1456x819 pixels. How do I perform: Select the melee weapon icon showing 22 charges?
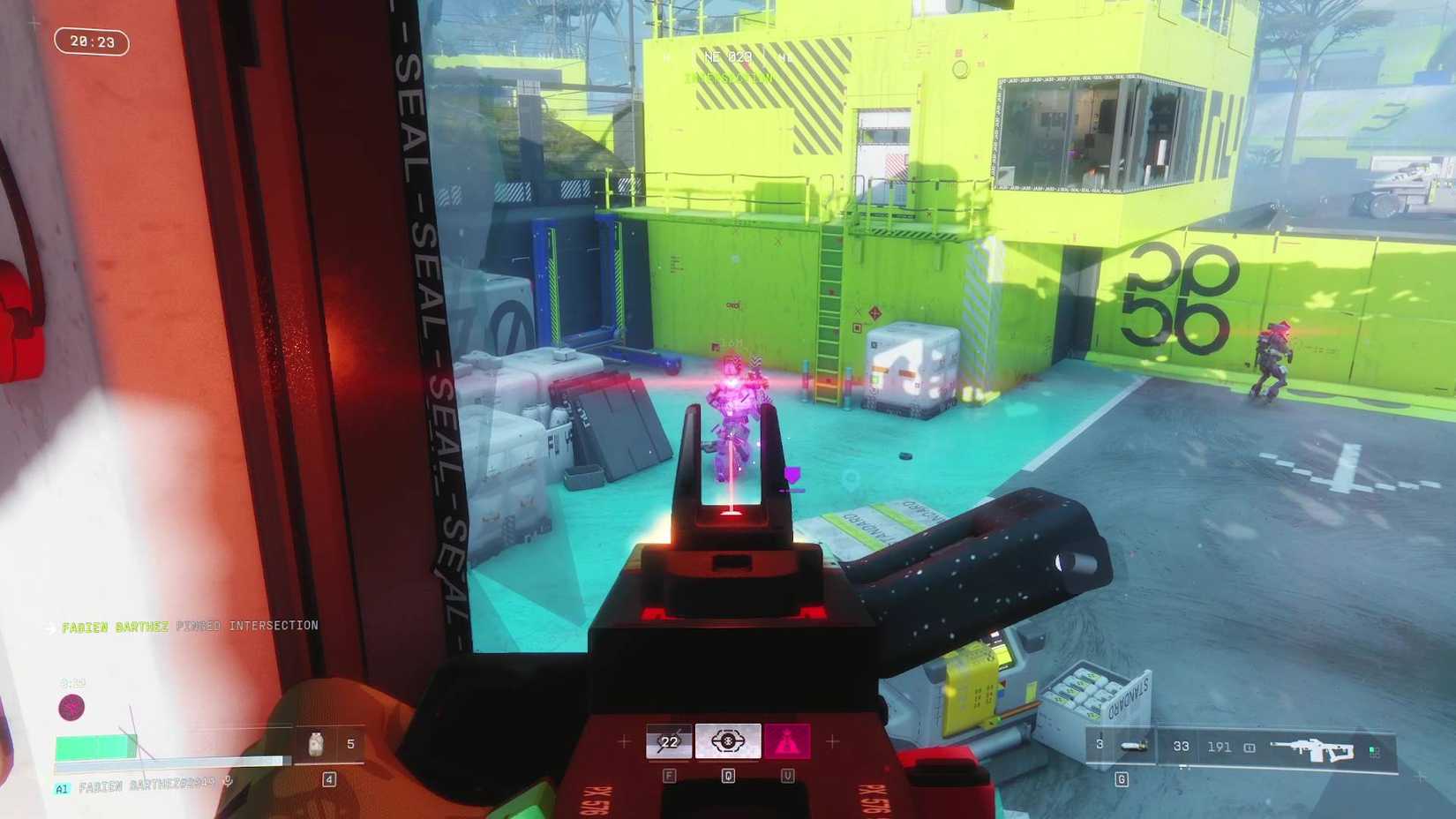pos(669,741)
